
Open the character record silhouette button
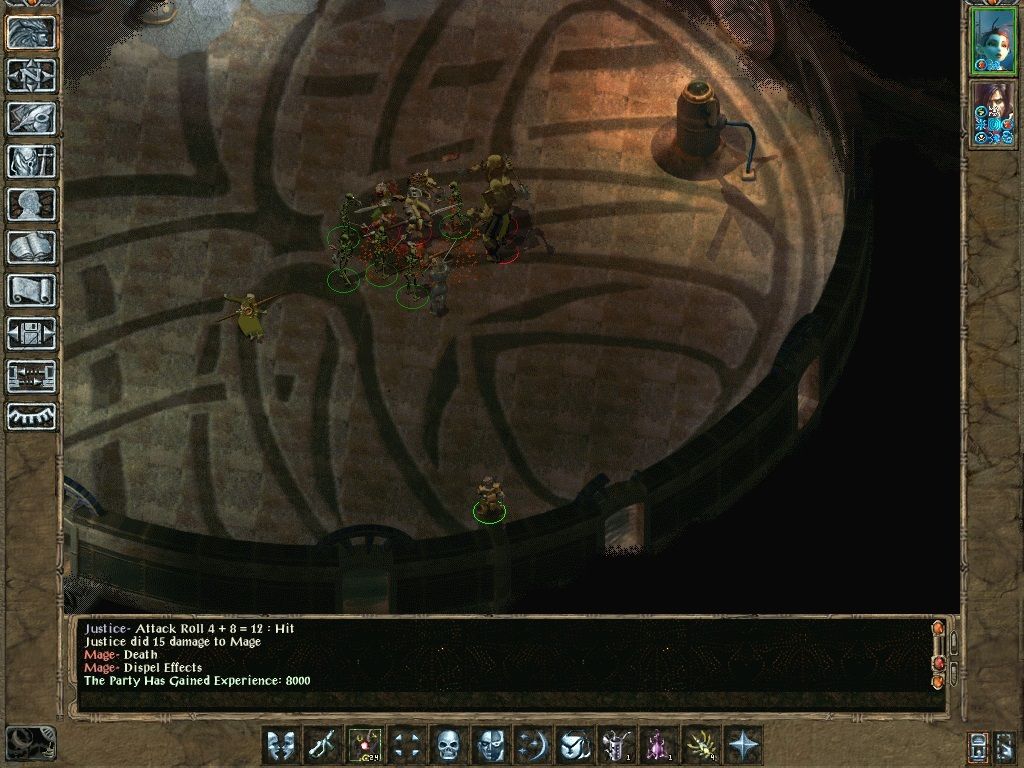pyautogui.click(x=31, y=204)
